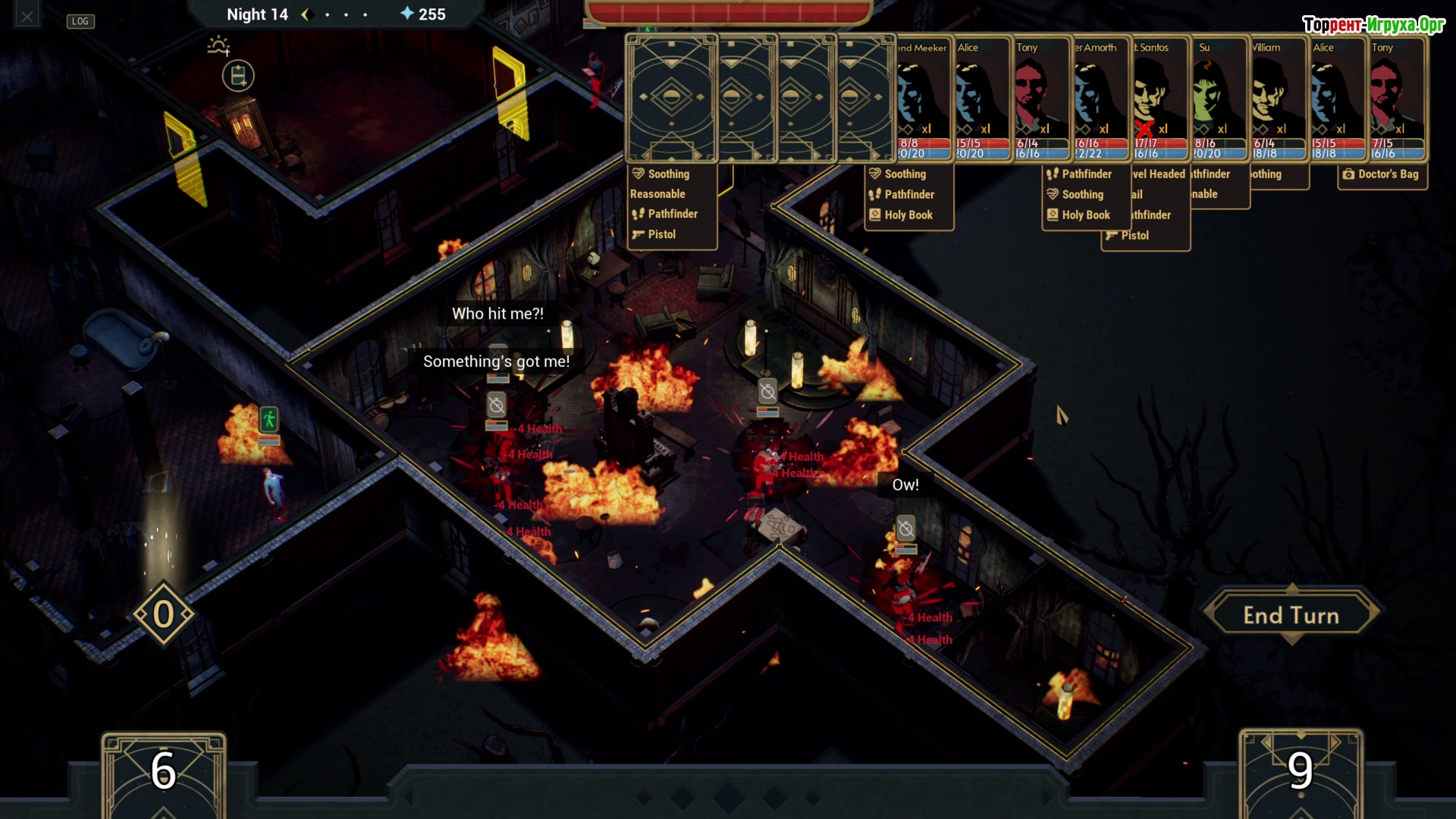Click the sunrise icon under the night banner
This screenshot has height=819, width=1456.
tap(218, 46)
